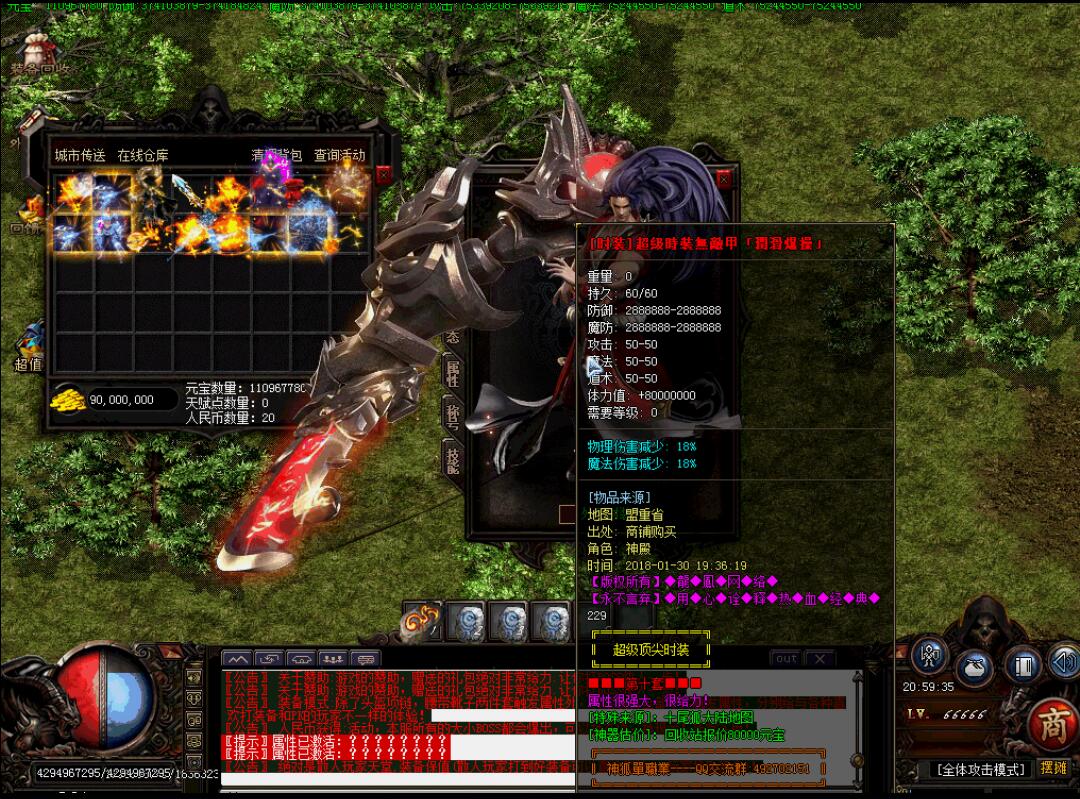Close the inventory bag window
Viewport: 1080px width, 799px height.
[384, 175]
